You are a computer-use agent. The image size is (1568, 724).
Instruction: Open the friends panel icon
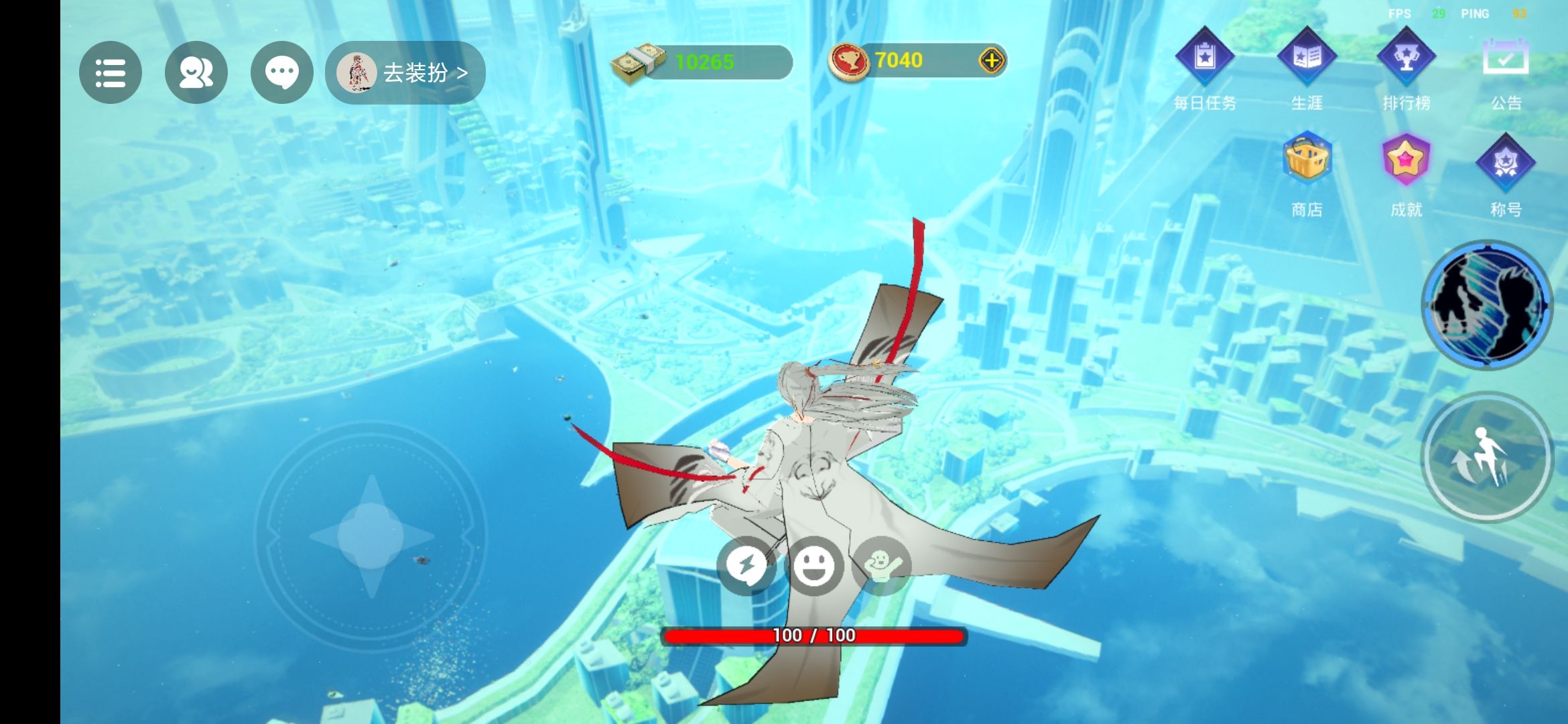(x=196, y=72)
